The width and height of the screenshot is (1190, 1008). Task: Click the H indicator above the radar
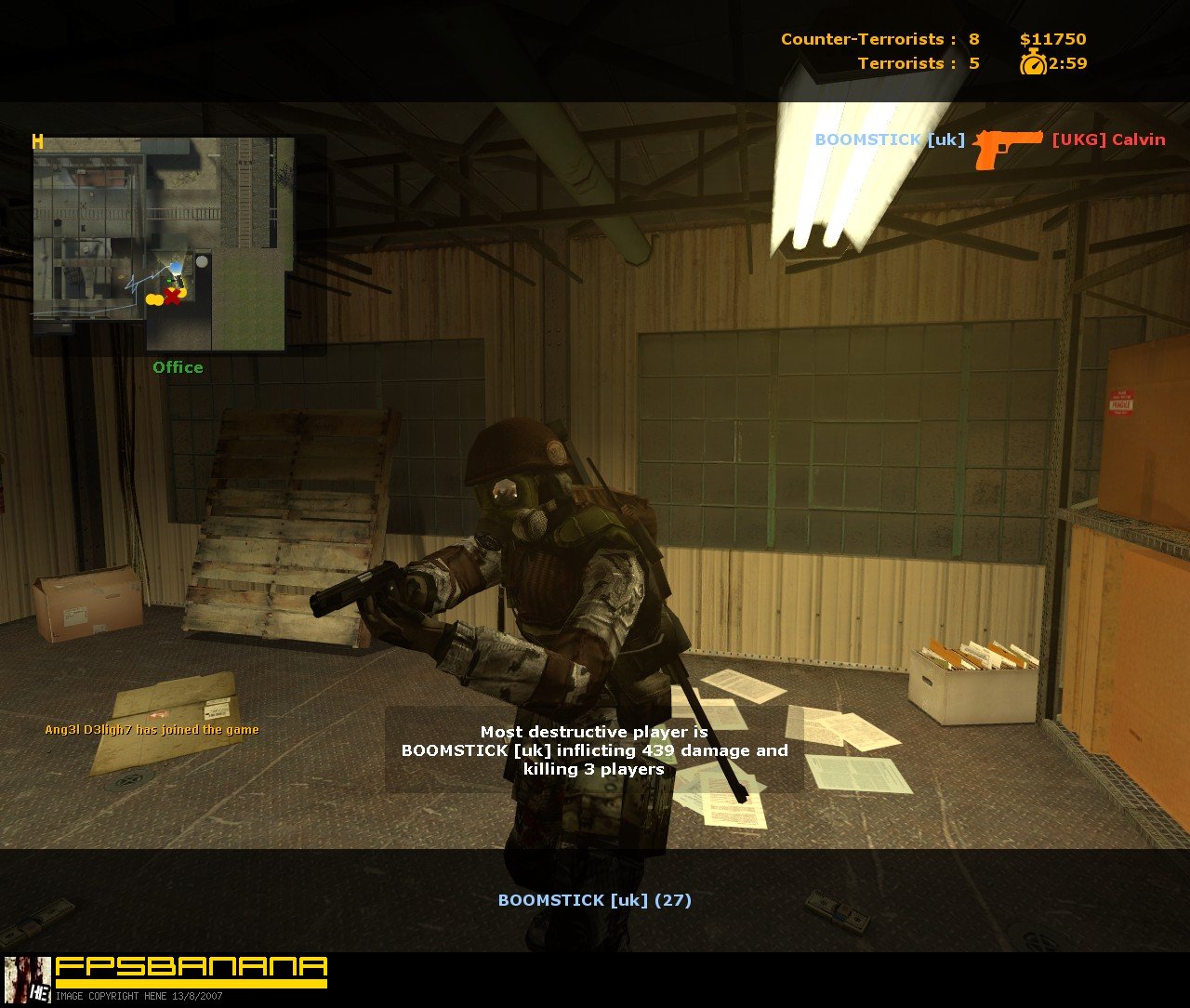pos(38,142)
